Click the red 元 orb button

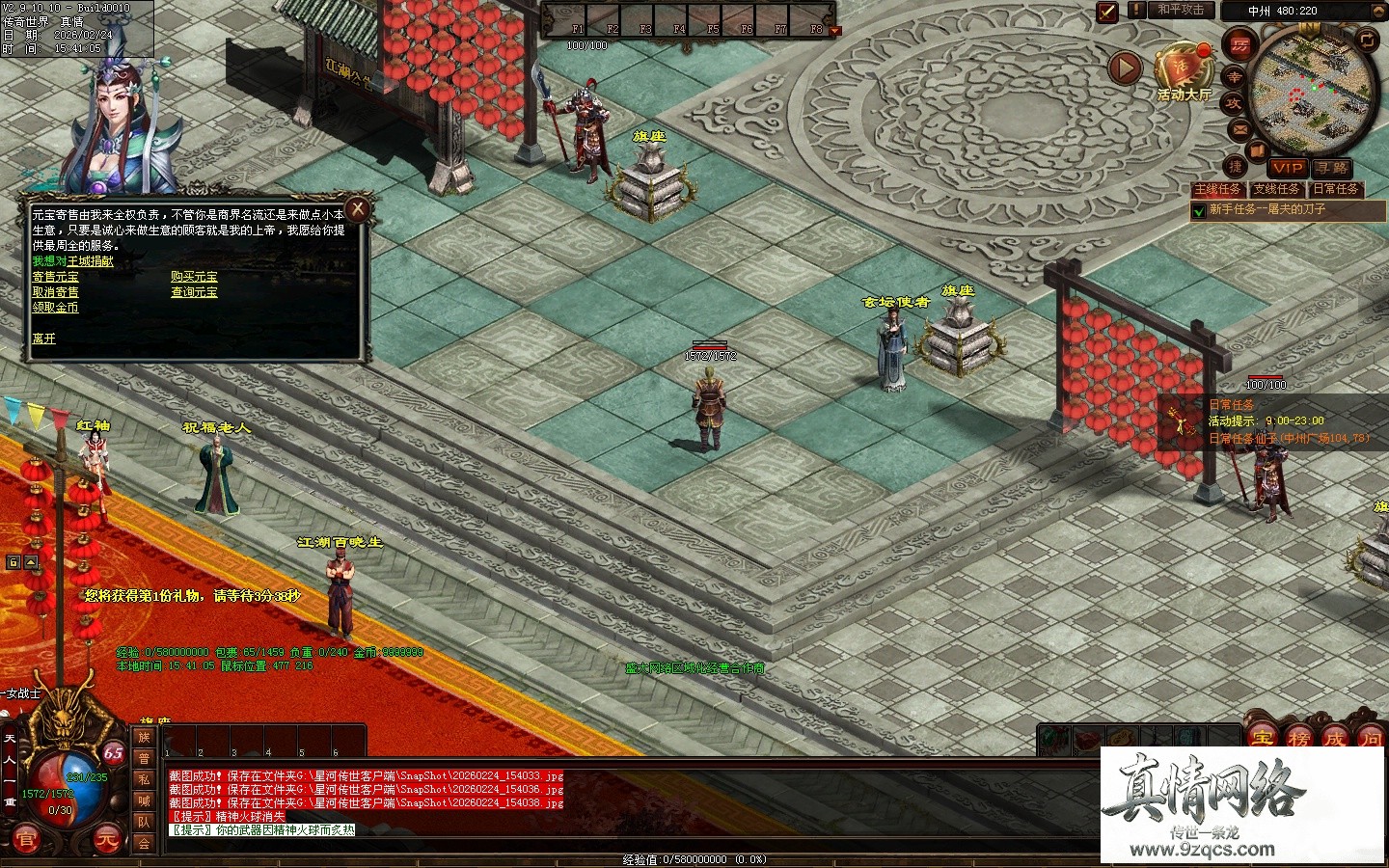(x=108, y=841)
